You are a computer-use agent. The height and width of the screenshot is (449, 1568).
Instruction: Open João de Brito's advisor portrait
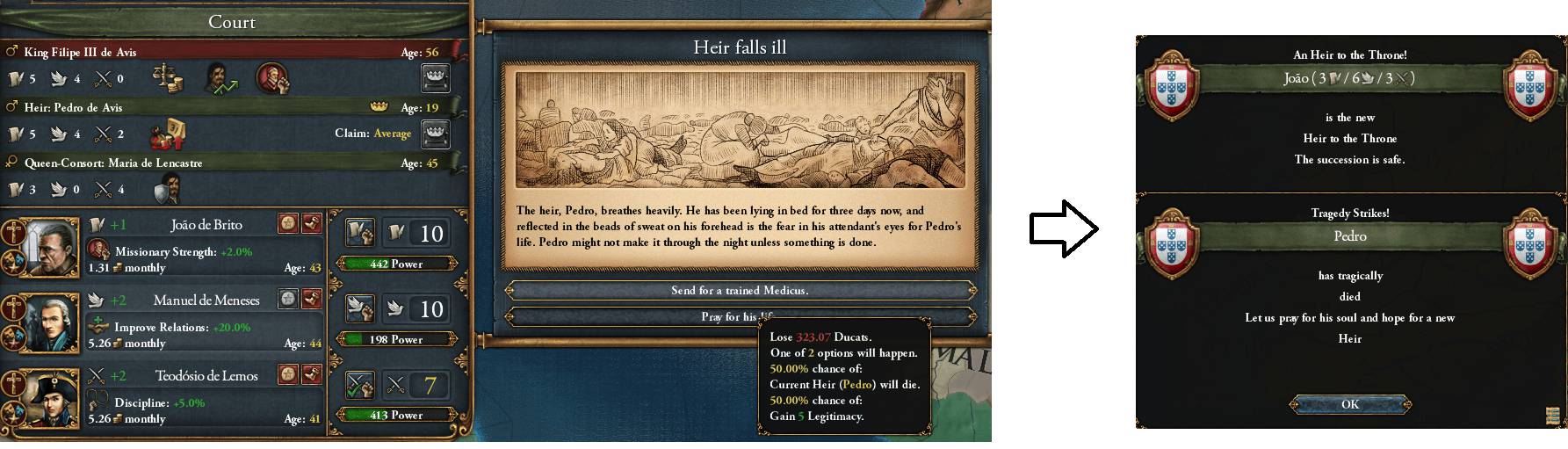click(41, 246)
